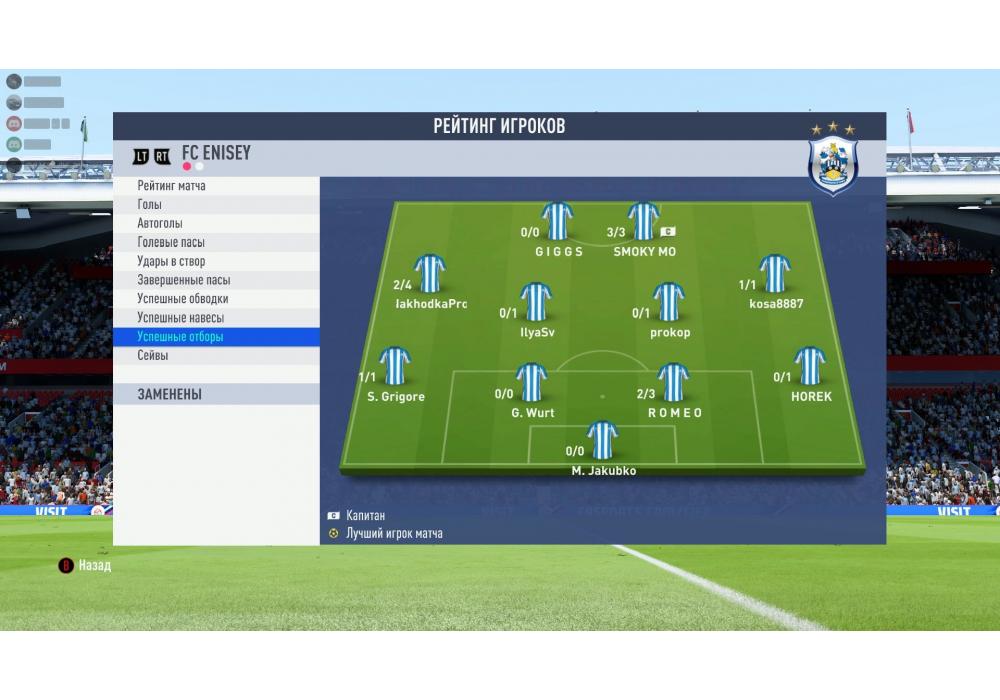Screen dimensions: 1000x700
Task: Choose Голевые пасы in the list
Action: [216, 243]
